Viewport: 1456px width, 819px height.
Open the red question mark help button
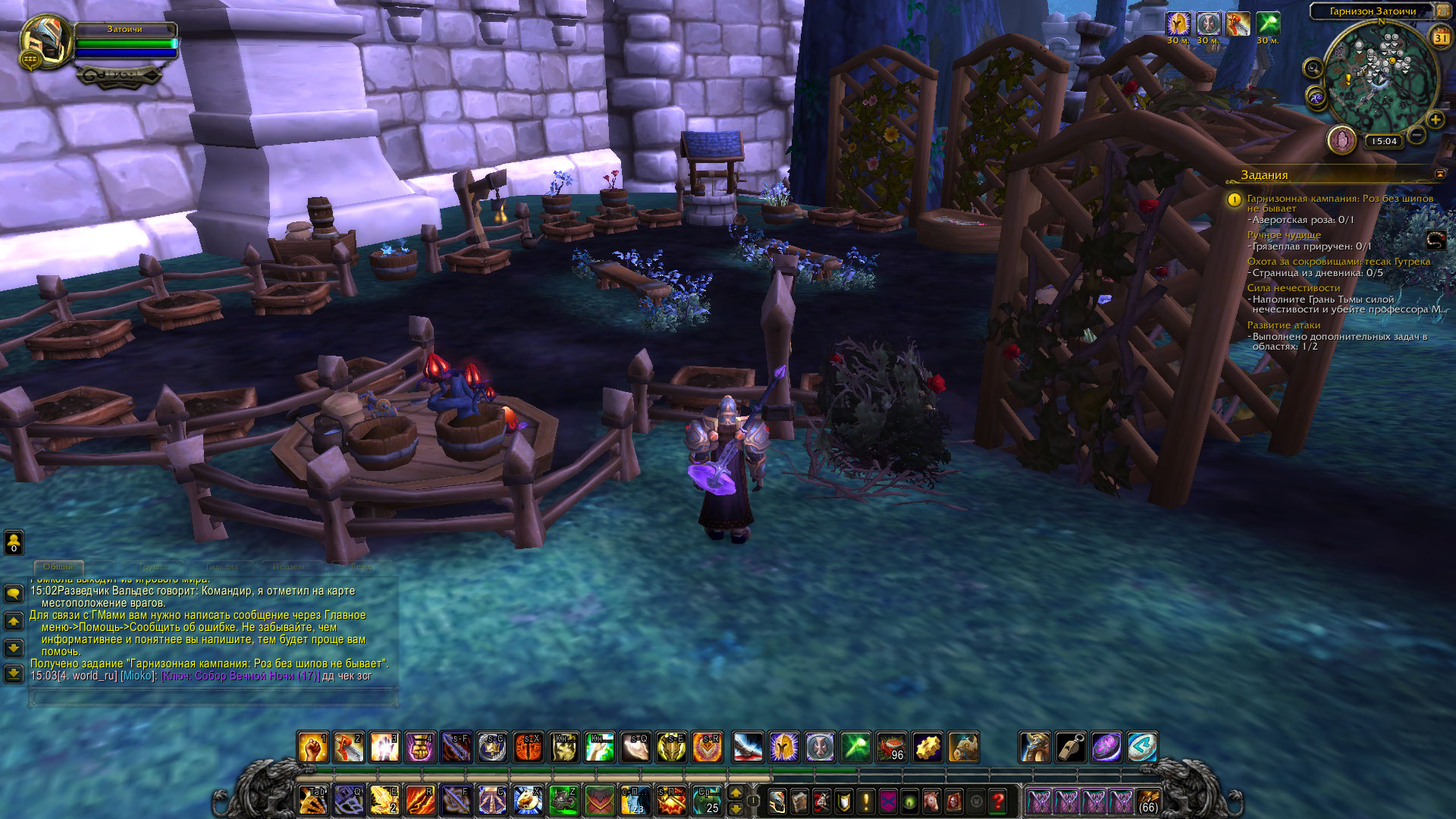coord(998,801)
